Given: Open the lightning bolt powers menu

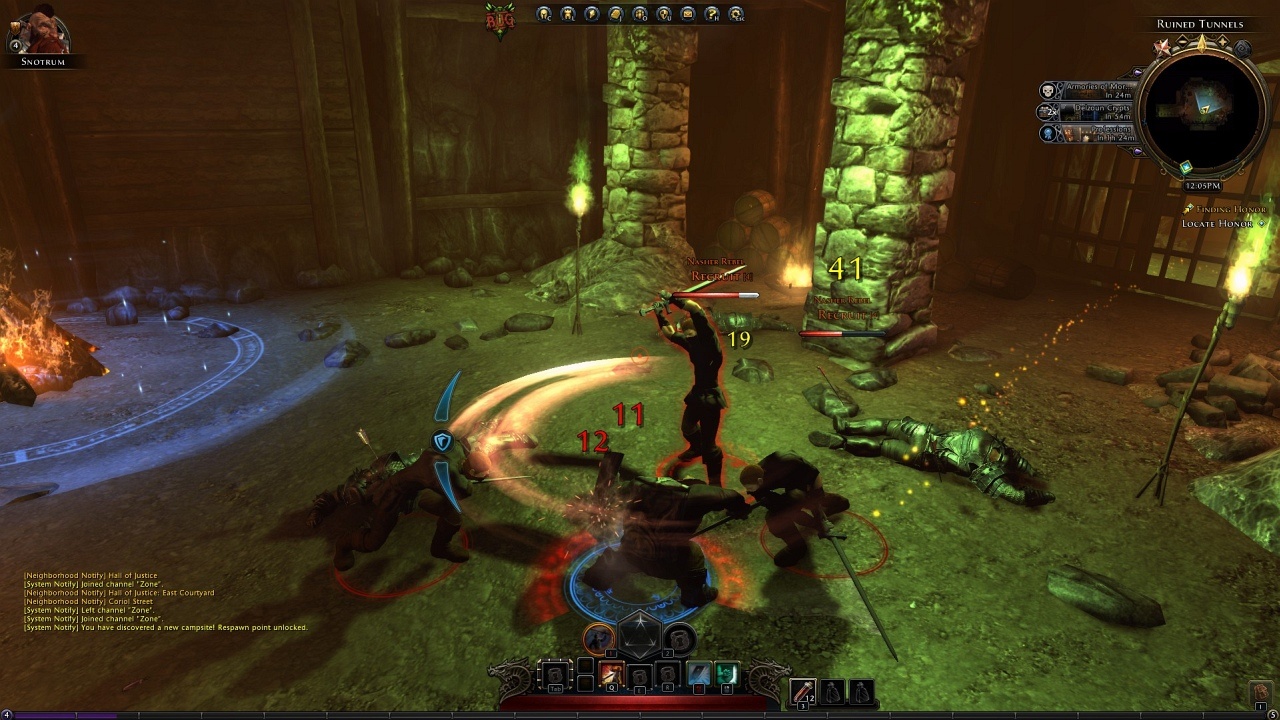Looking at the screenshot, I should point(592,14).
